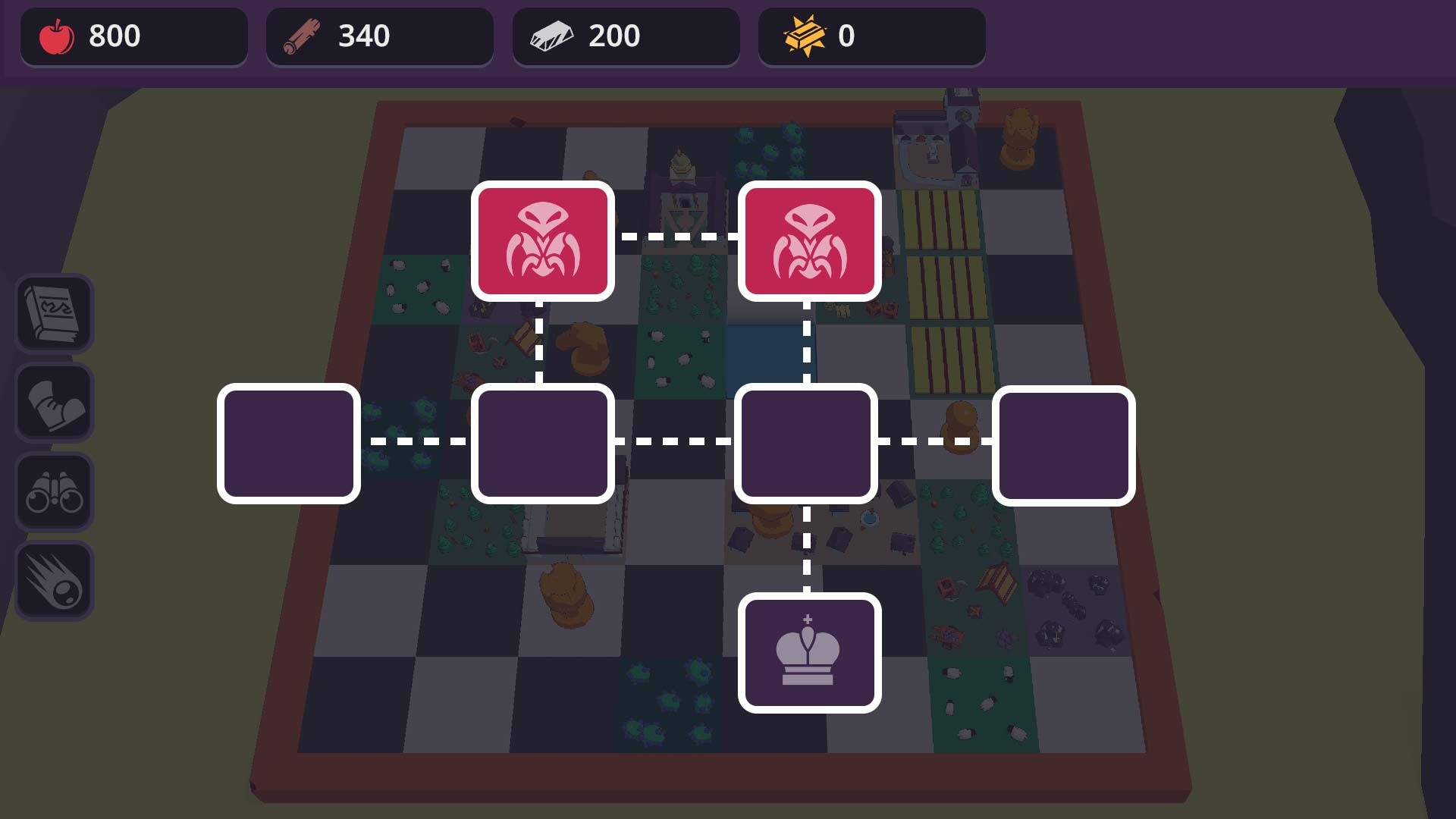This screenshot has width=1456, height=819.
Task: Activate the binoculars scouting tool
Action: click(x=54, y=491)
